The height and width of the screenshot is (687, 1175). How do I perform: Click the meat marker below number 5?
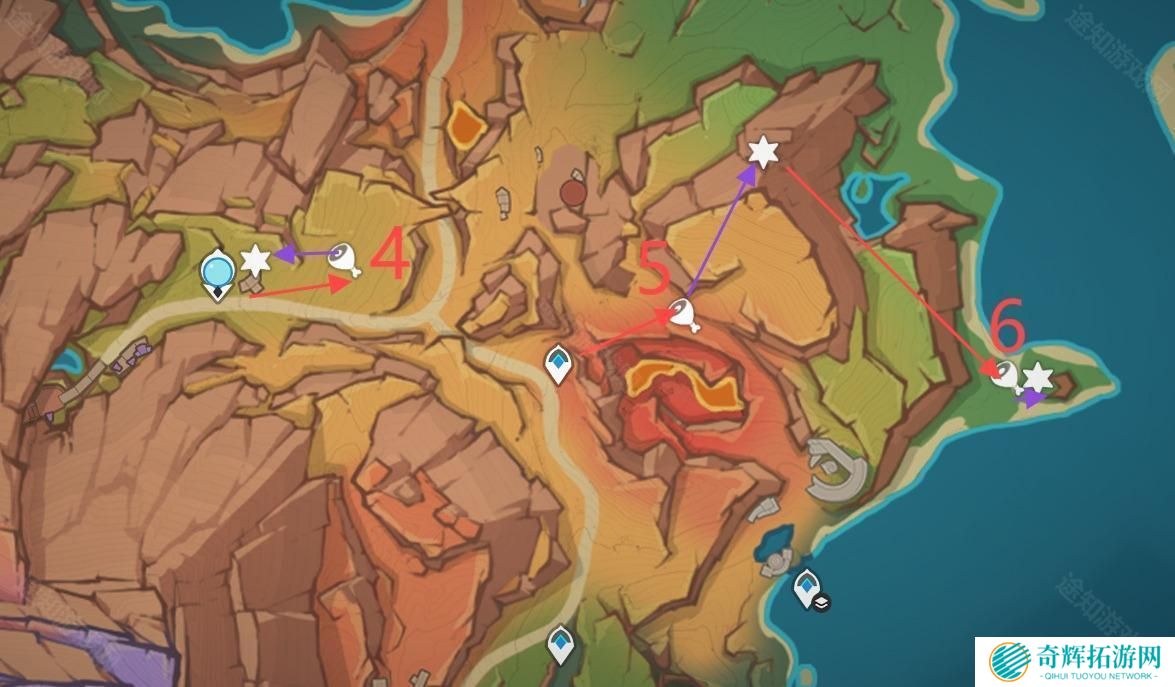[683, 313]
